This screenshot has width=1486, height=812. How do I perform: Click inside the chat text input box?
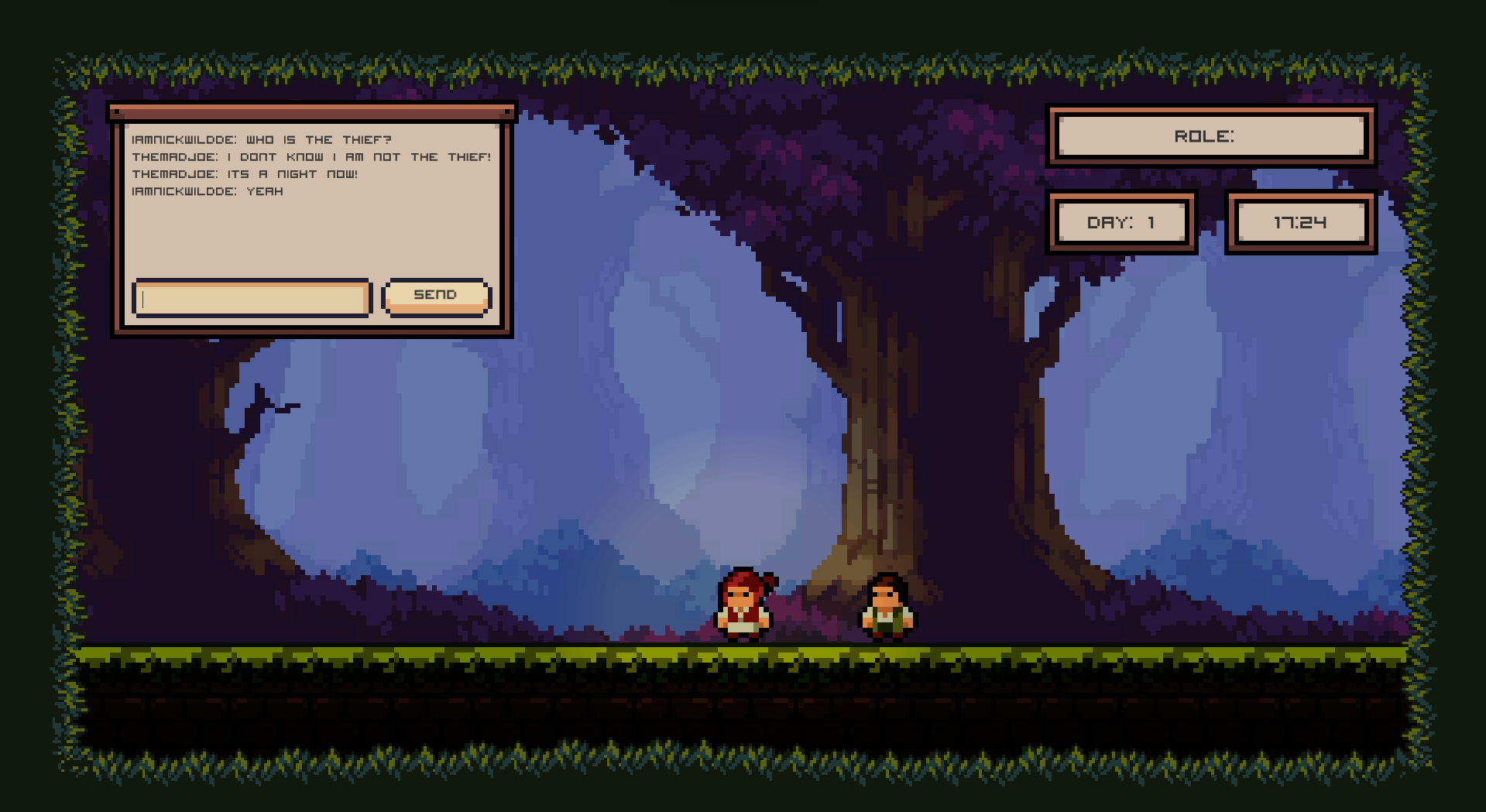coord(252,298)
